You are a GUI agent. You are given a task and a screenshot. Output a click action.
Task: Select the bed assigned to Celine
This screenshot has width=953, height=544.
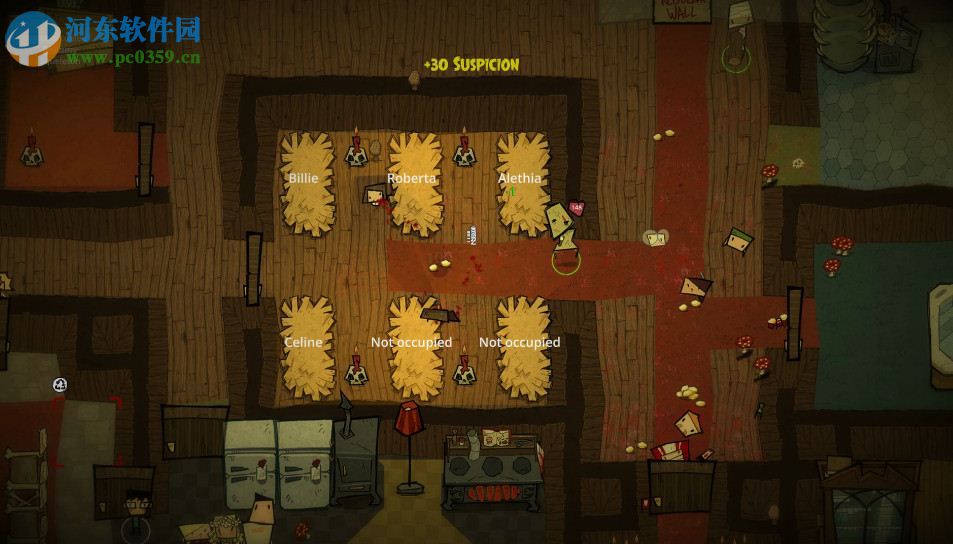click(304, 343)
